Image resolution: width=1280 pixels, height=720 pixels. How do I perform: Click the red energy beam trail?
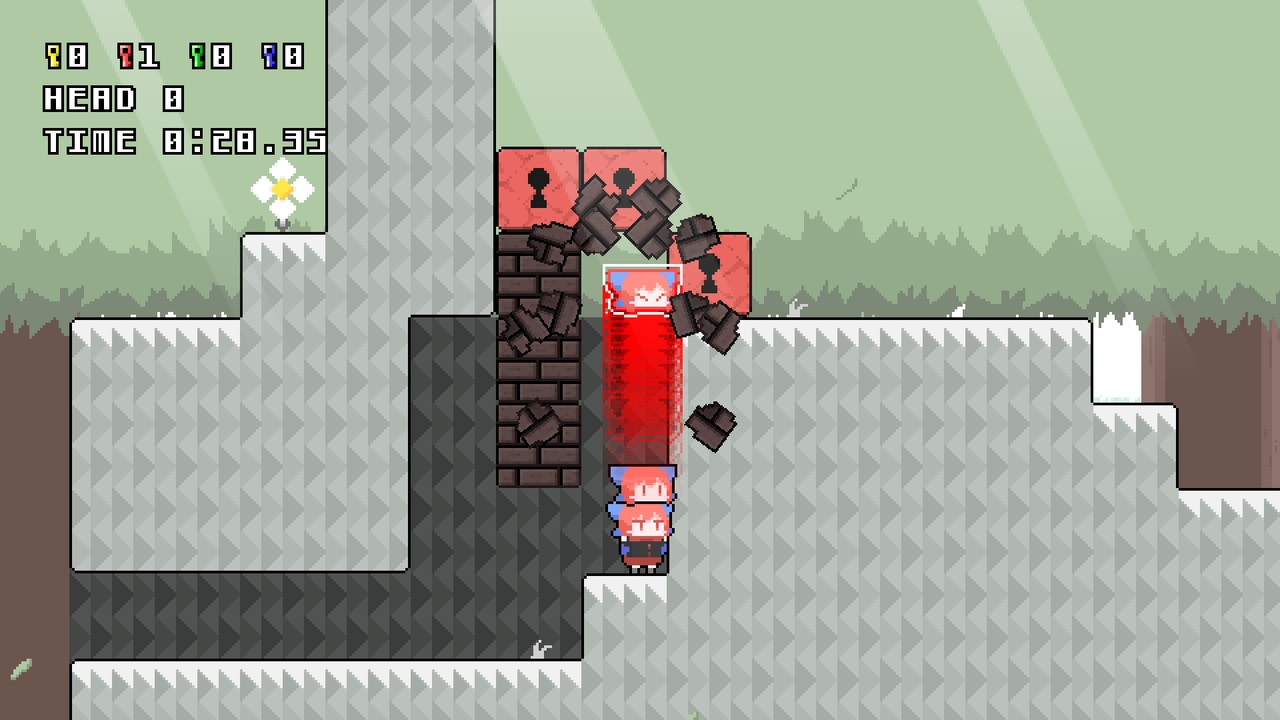tap(640, 390)
